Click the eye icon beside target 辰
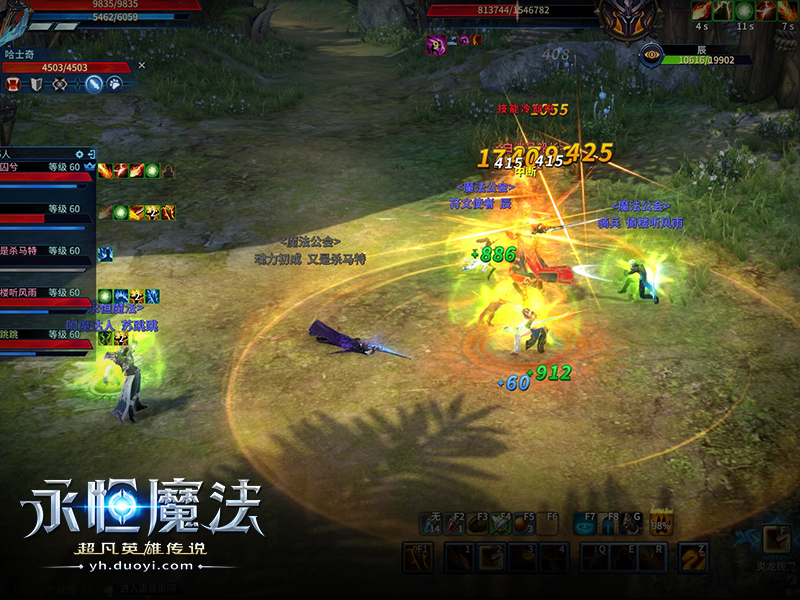Image resolution: width=800 pixels, height=600 pixels. pyautogui.click(x=653, y=55)
